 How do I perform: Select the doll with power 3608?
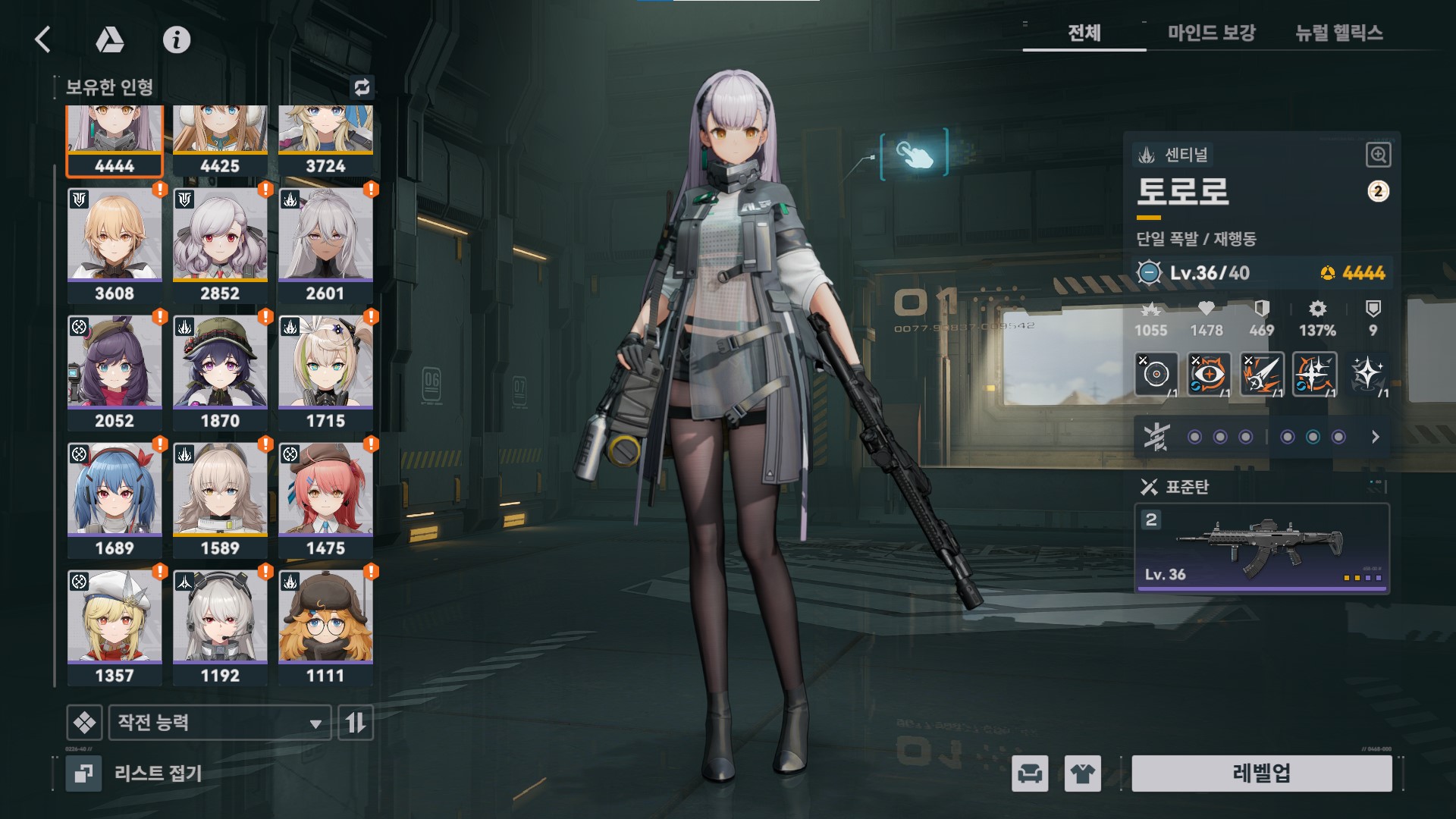coord(115,244)
